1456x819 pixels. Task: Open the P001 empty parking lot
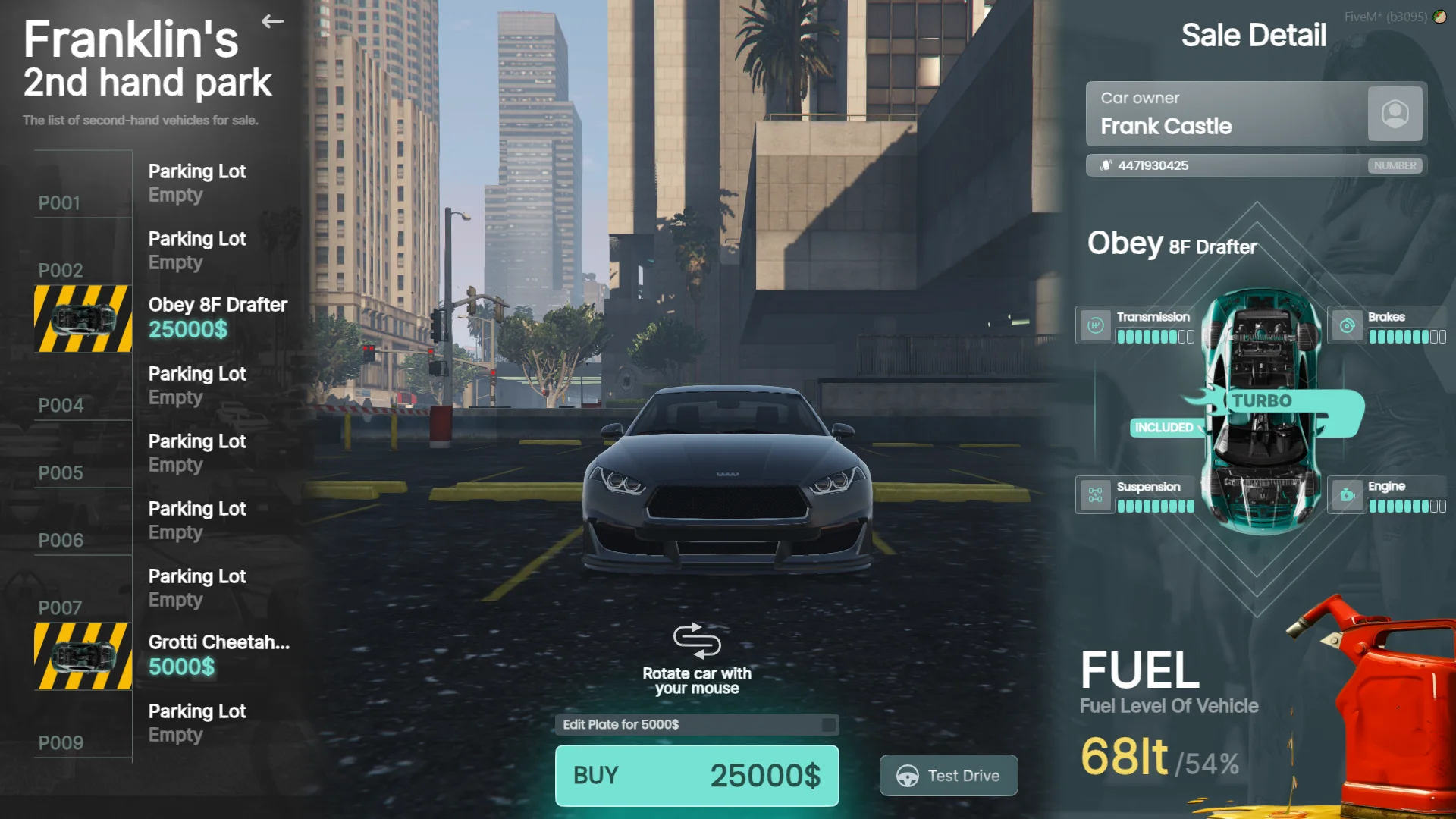tap(163, 184)
